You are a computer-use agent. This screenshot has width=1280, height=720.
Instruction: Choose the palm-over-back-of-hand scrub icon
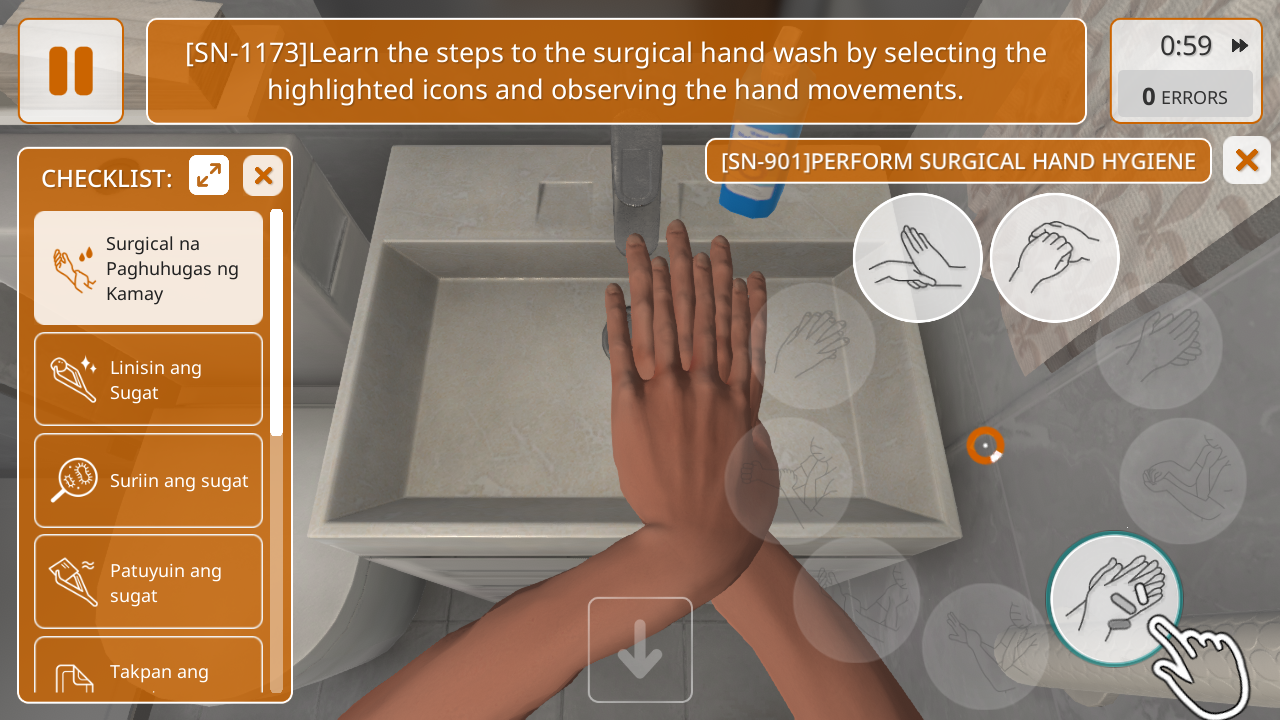tap(917, 258)
